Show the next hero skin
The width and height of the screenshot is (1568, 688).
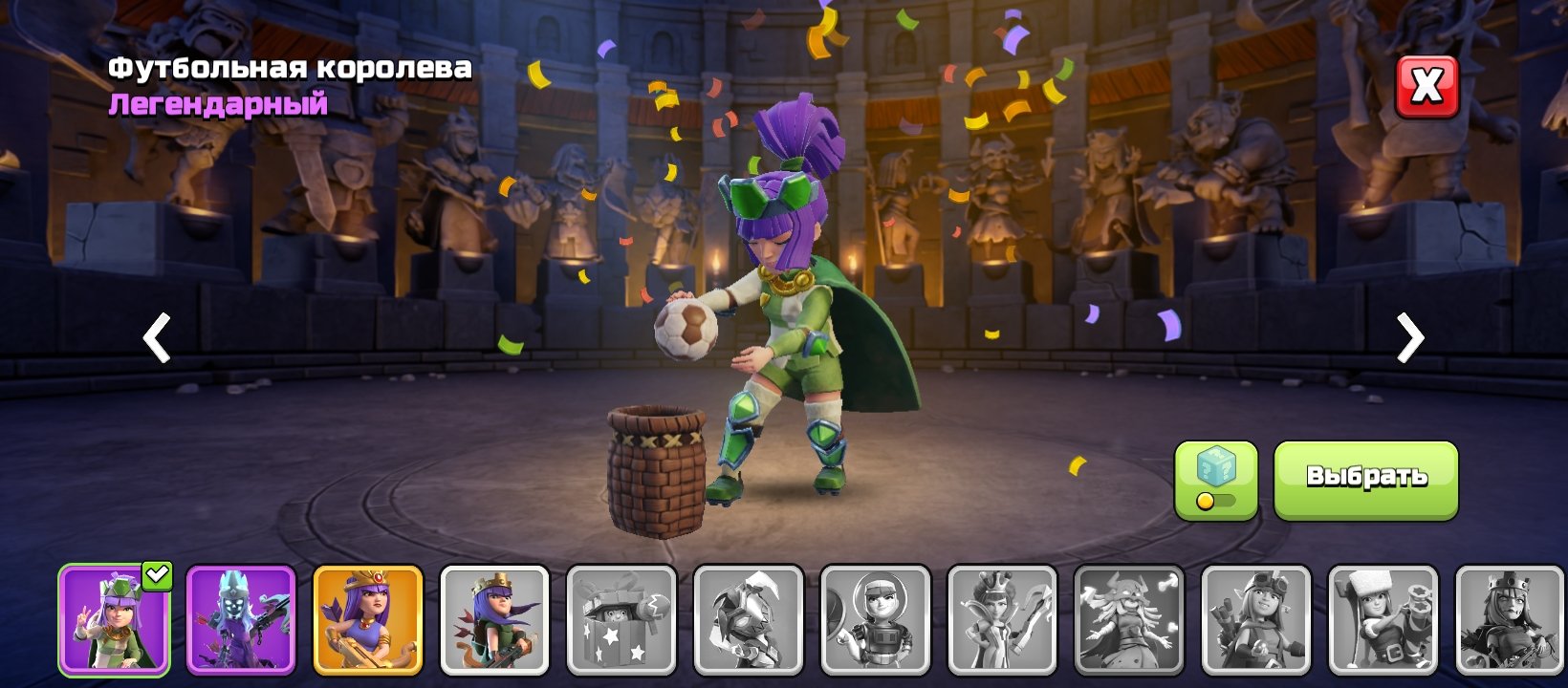[1409, 337]
